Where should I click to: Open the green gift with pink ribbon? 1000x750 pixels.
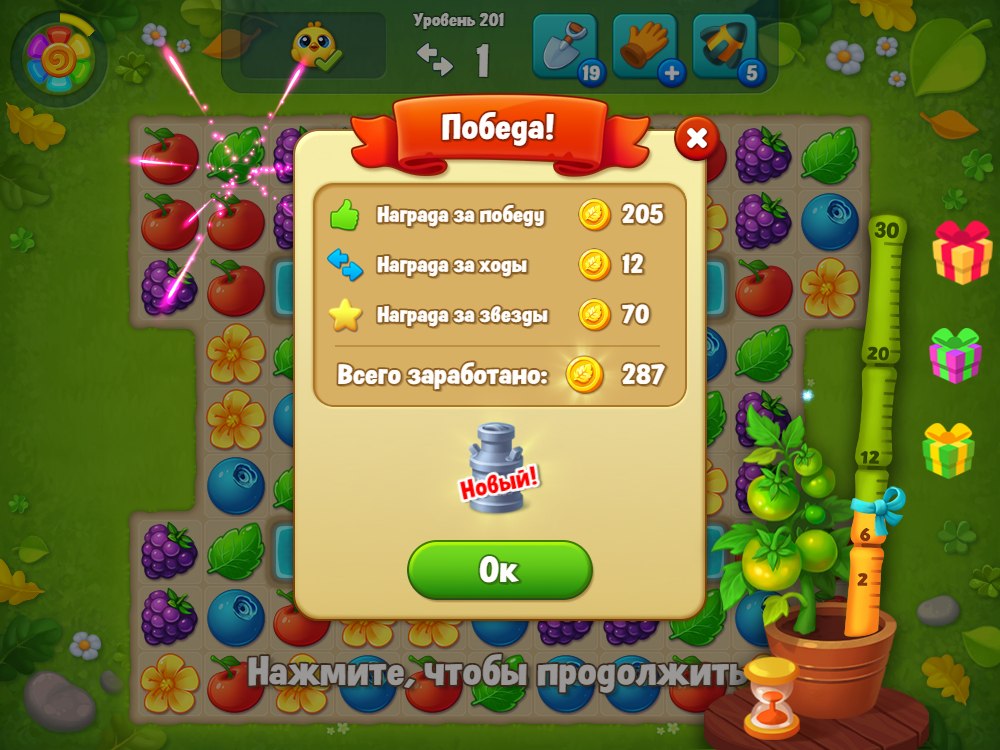[x=955, y=355]
